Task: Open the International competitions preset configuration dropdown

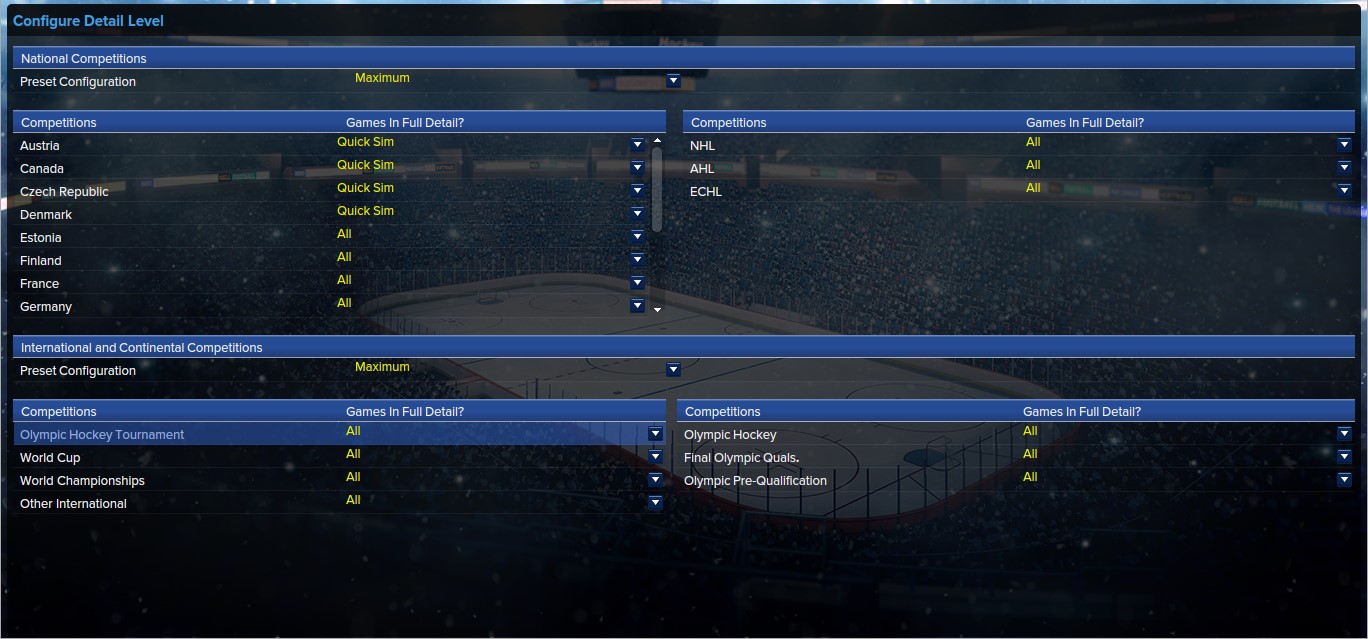Action: [673, 370]
